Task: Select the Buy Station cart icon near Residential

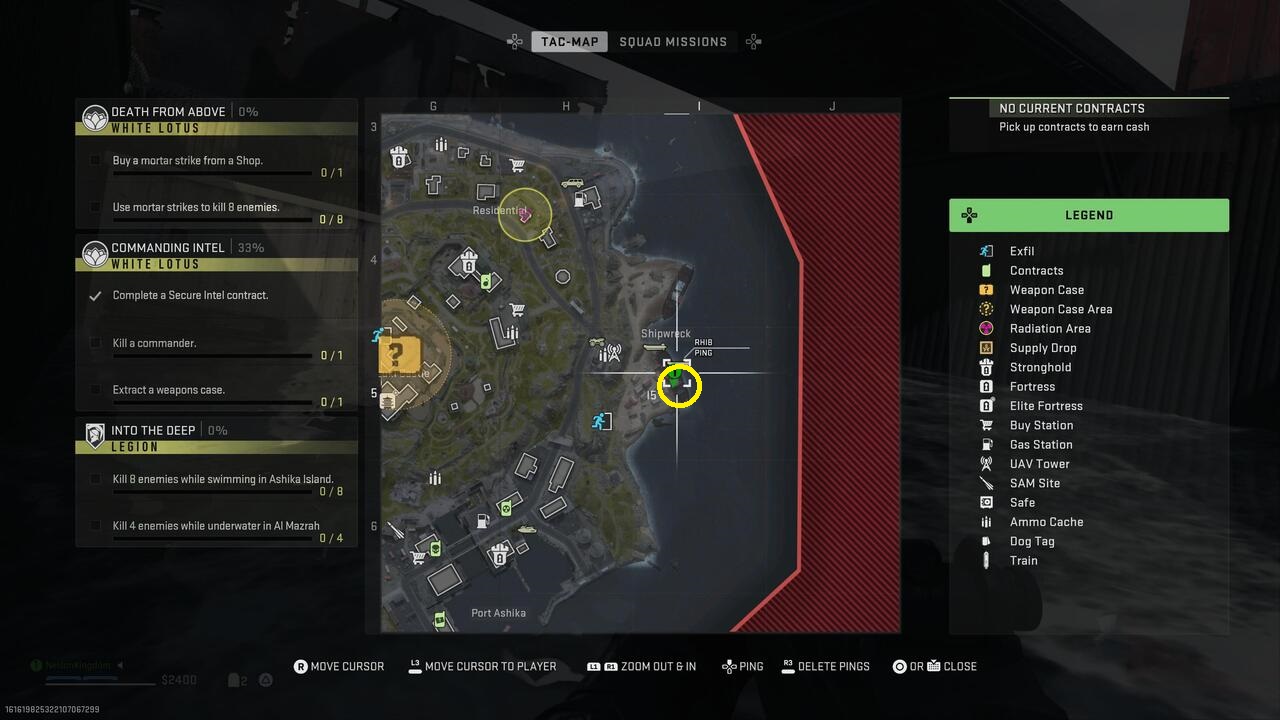Action: tap(518, 165)
